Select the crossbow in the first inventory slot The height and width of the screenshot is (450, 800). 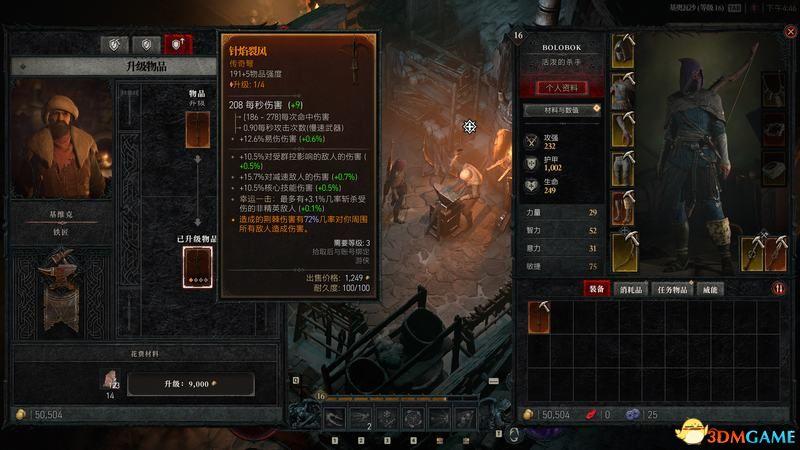pyautogui.click(x=538, y=317)
